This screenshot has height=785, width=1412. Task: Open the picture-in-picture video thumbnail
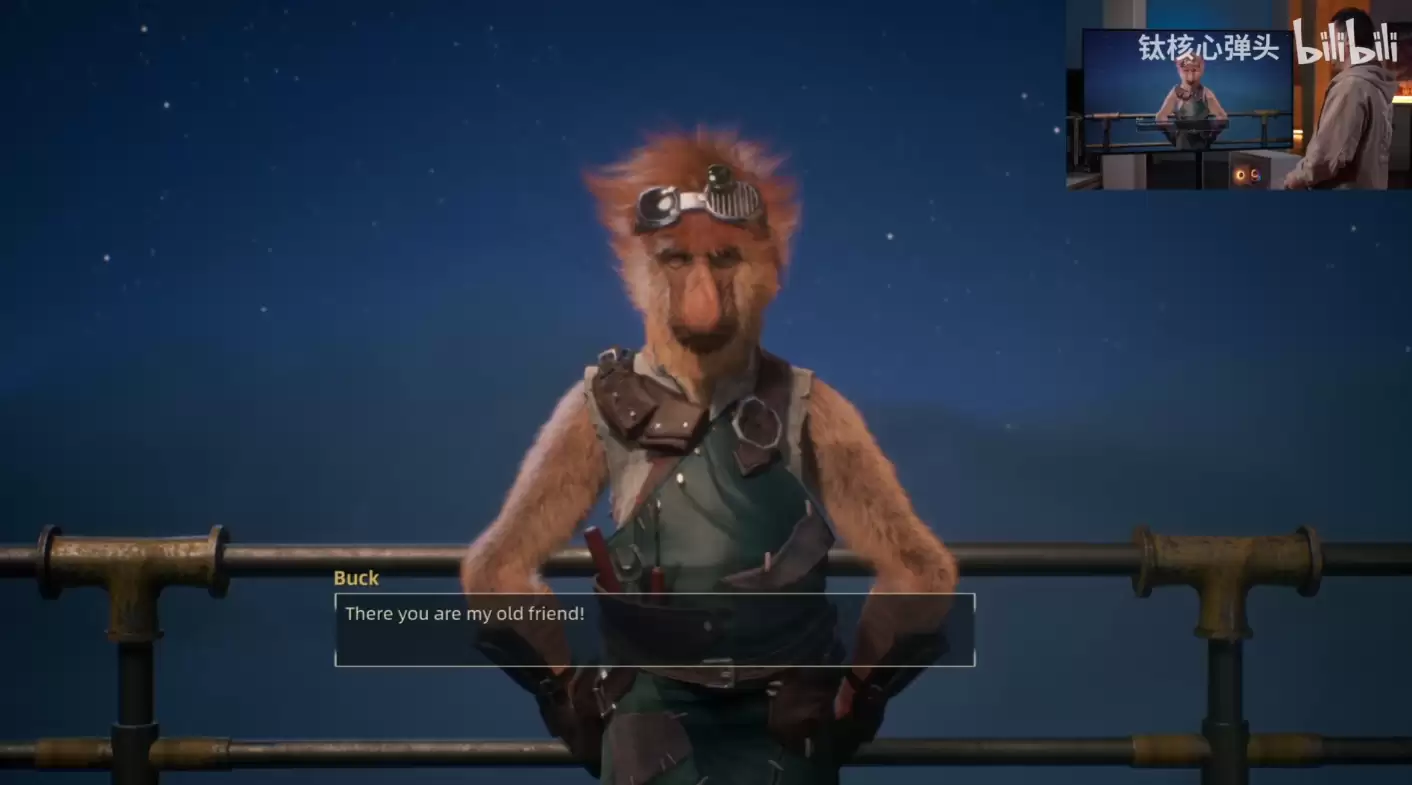click(x=1237, y=96)
